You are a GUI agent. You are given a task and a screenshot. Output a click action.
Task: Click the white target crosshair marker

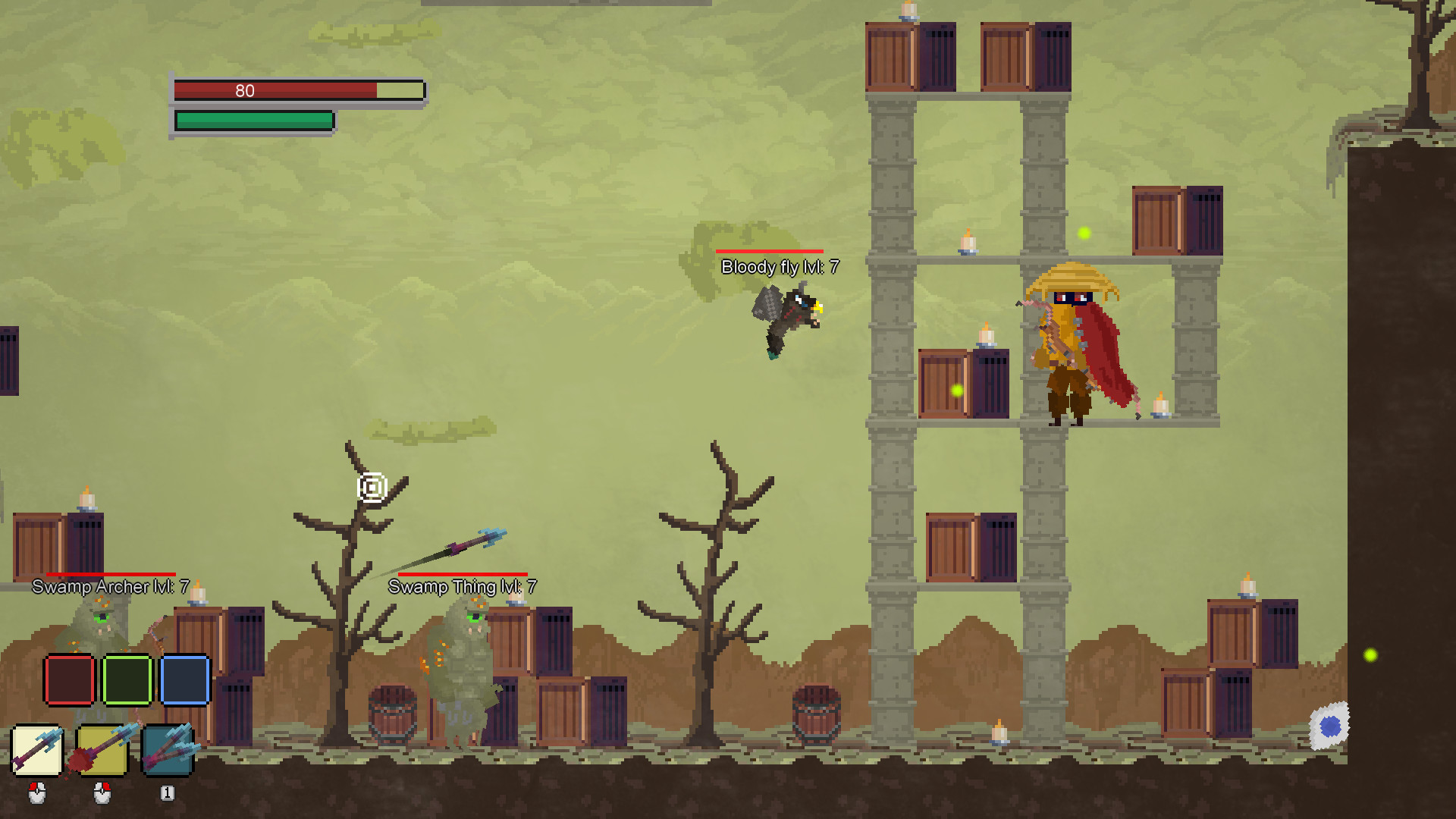point(370,488)
